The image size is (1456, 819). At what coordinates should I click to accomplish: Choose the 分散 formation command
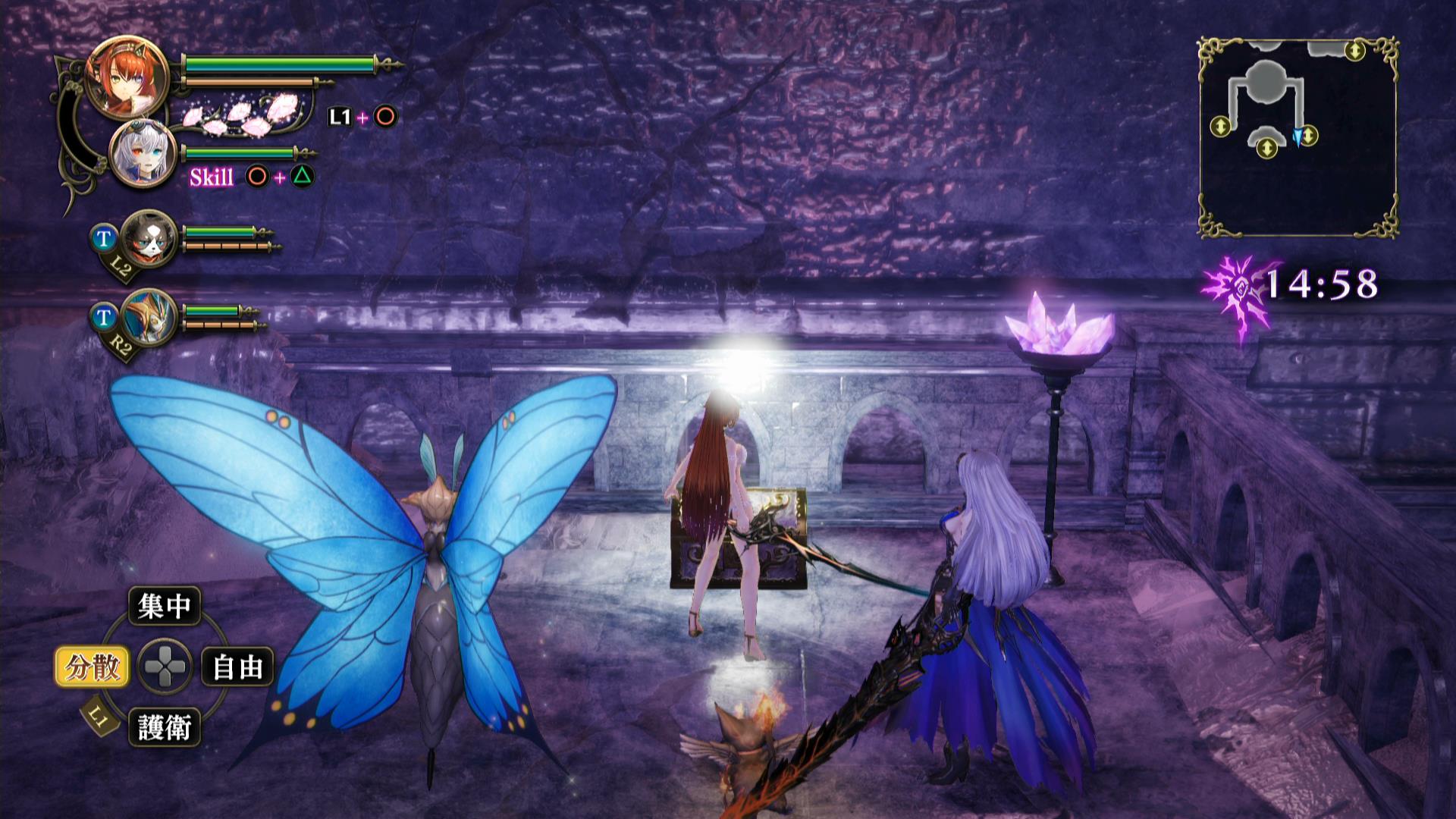click(93, 667)
